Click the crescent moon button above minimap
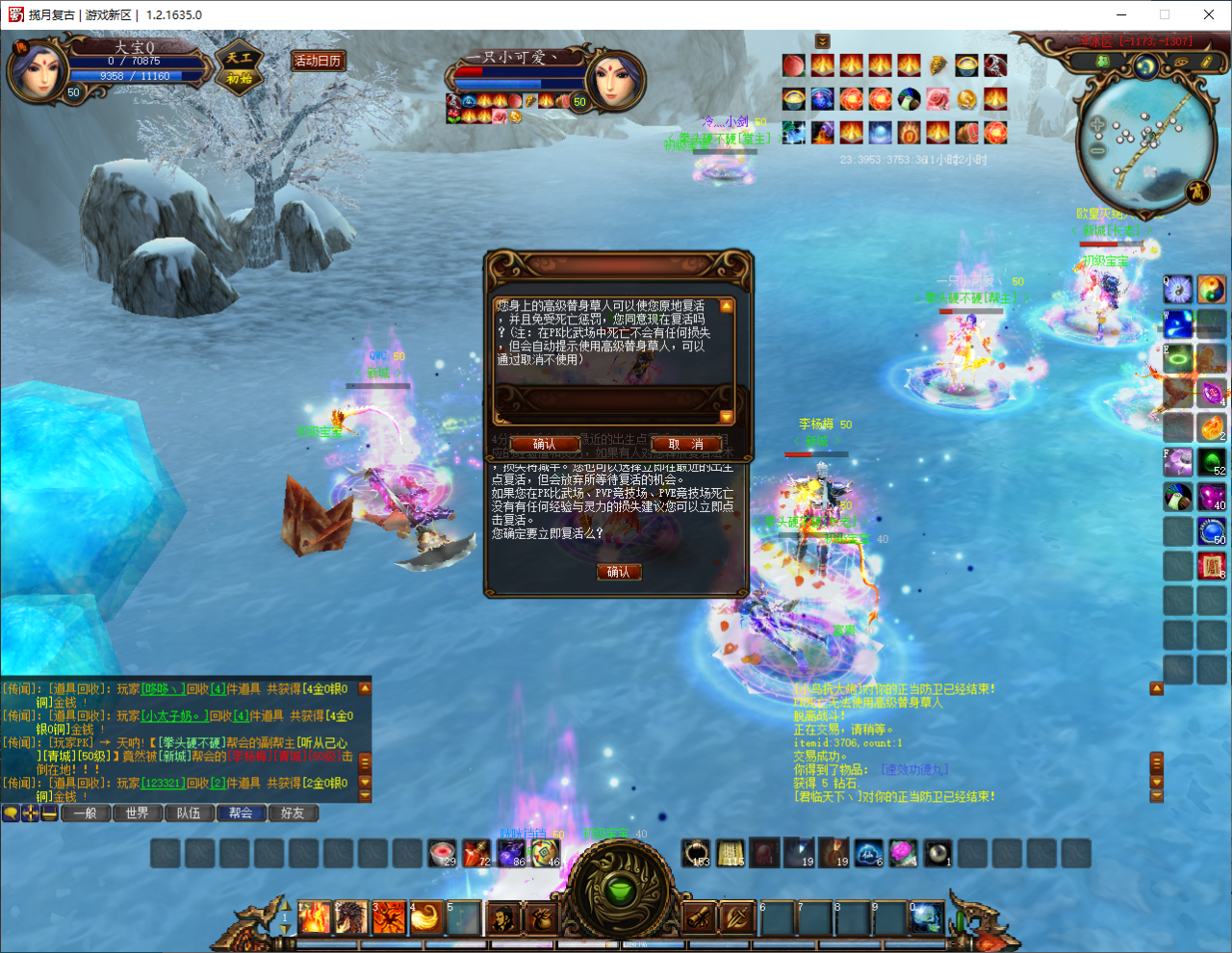 pyautogui.click(x=1145, y=65)
